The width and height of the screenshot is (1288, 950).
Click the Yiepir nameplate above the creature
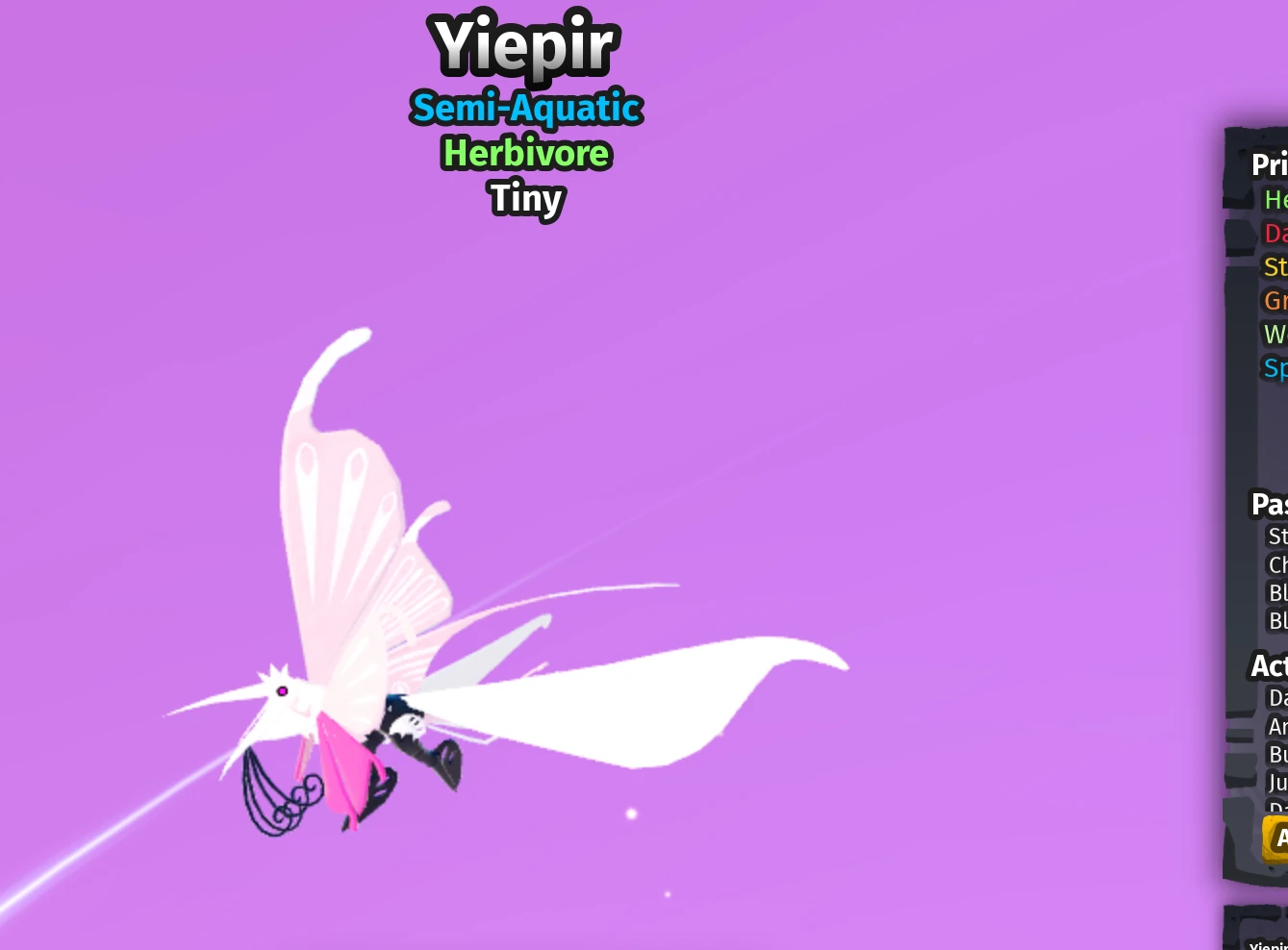tap(524, 45)
